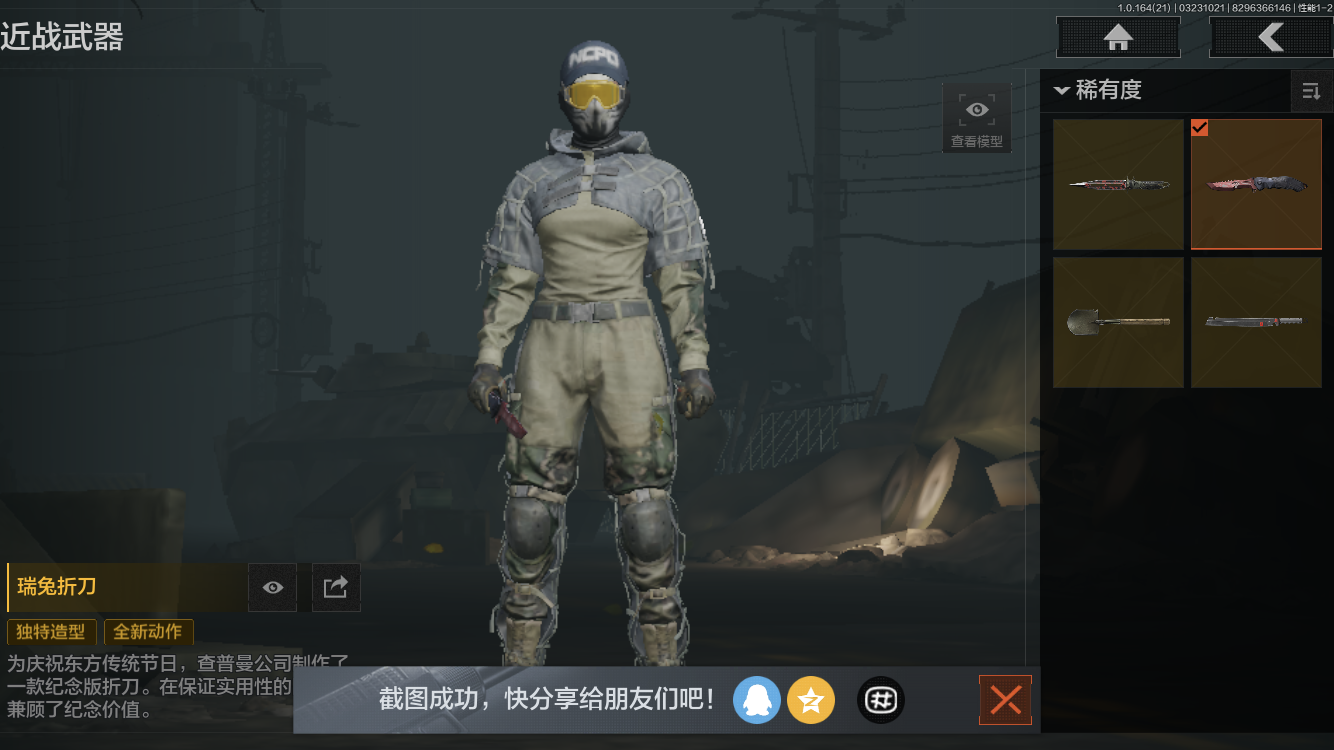Screen dimensions: 1334x750
Task: Preview 瑞兔折刀 with its eye icon
Action: tap(271, 587)
